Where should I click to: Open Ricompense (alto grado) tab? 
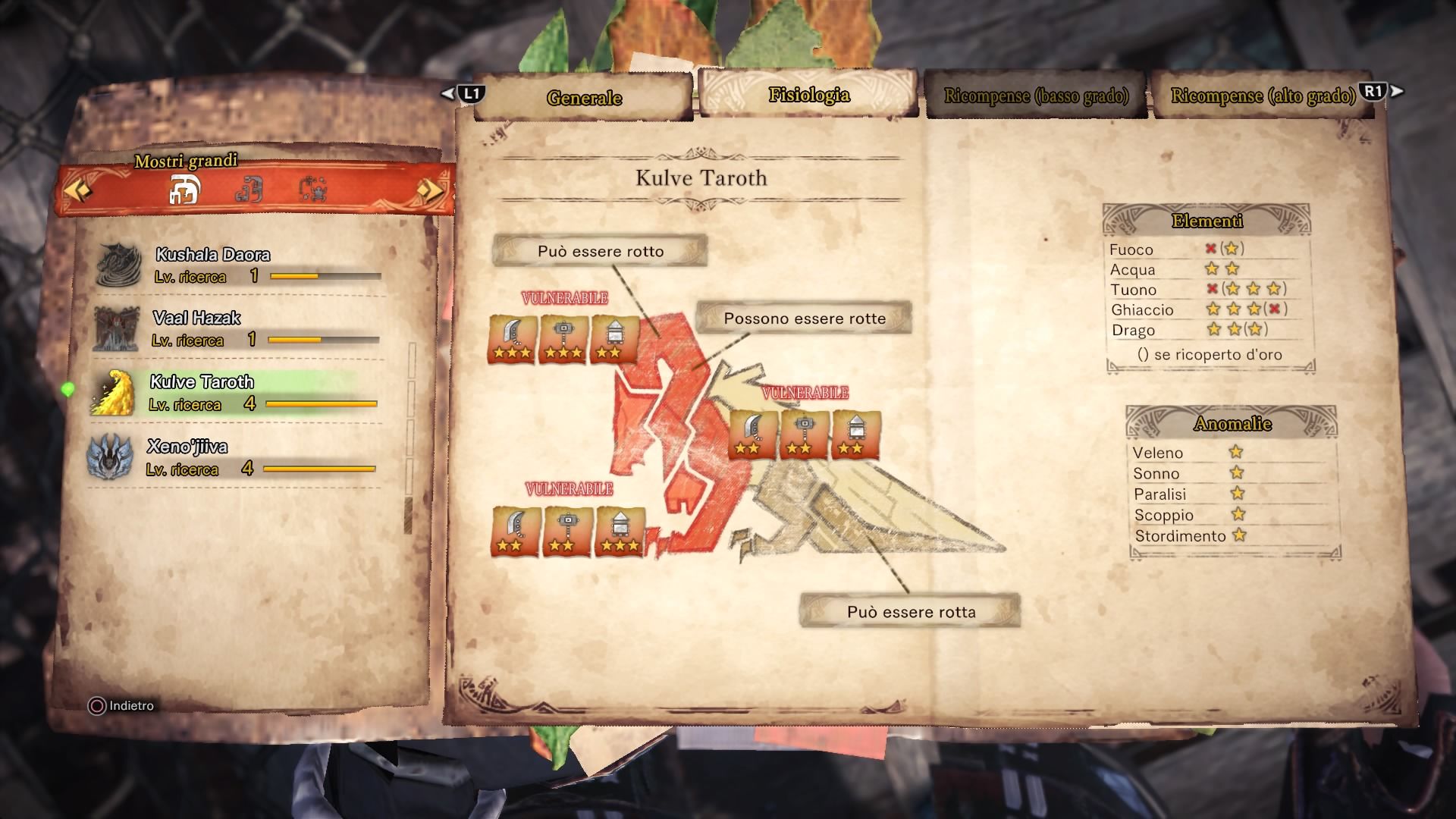click(x=1263, y=96)
